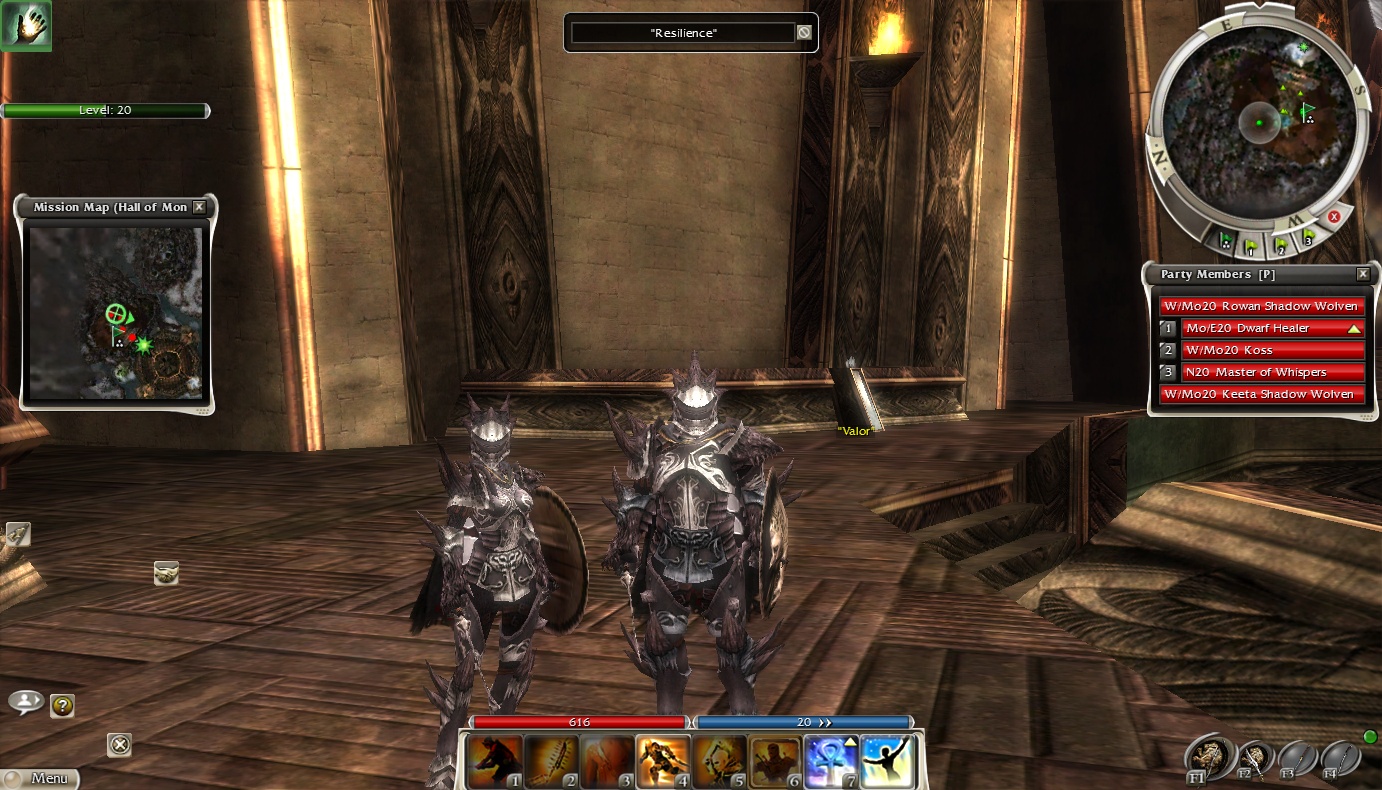The width and height of the screenshot is (1382, 790).
Task: Open the Menu button
Action: 40,778
